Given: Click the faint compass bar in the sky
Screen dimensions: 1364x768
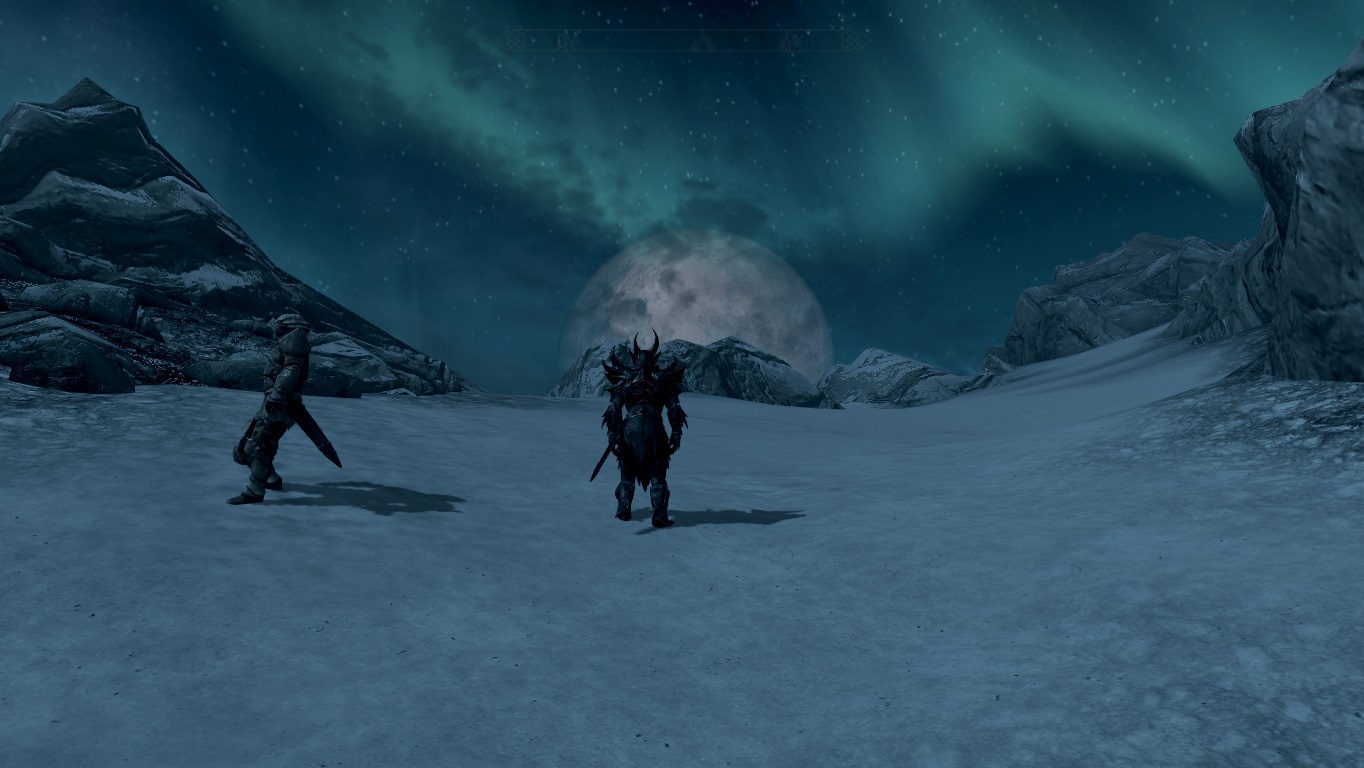Looking at the screenshot, I should click(x=684, y=40).
